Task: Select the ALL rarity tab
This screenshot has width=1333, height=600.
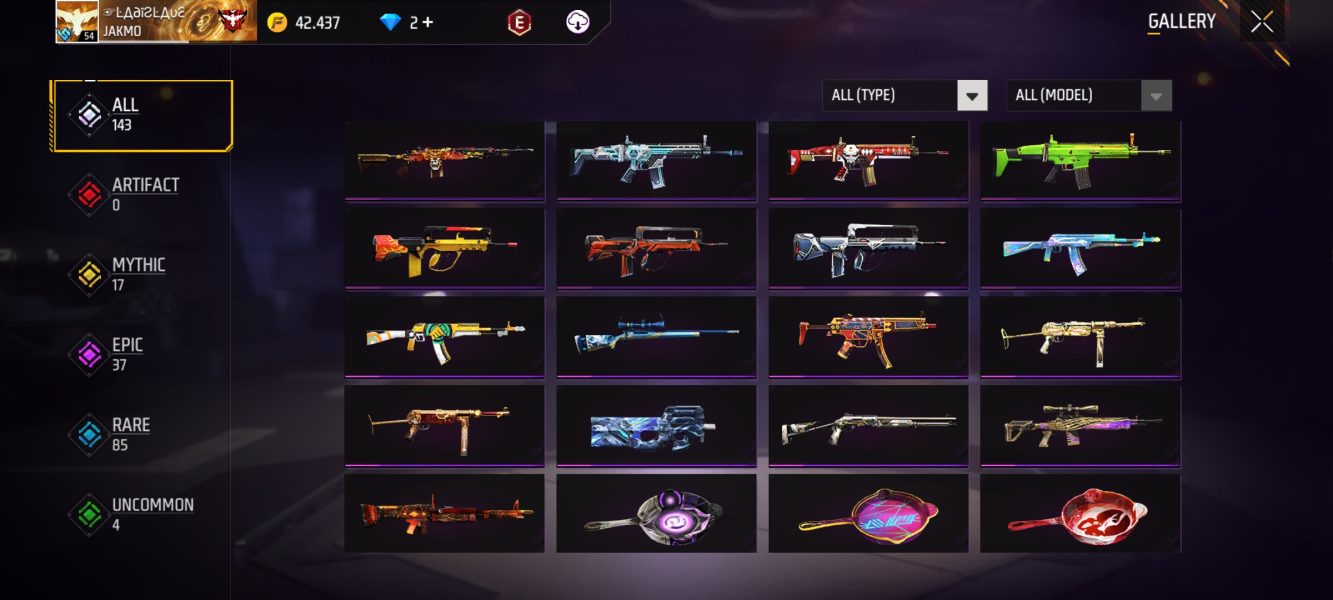Action: click(142, 115)
